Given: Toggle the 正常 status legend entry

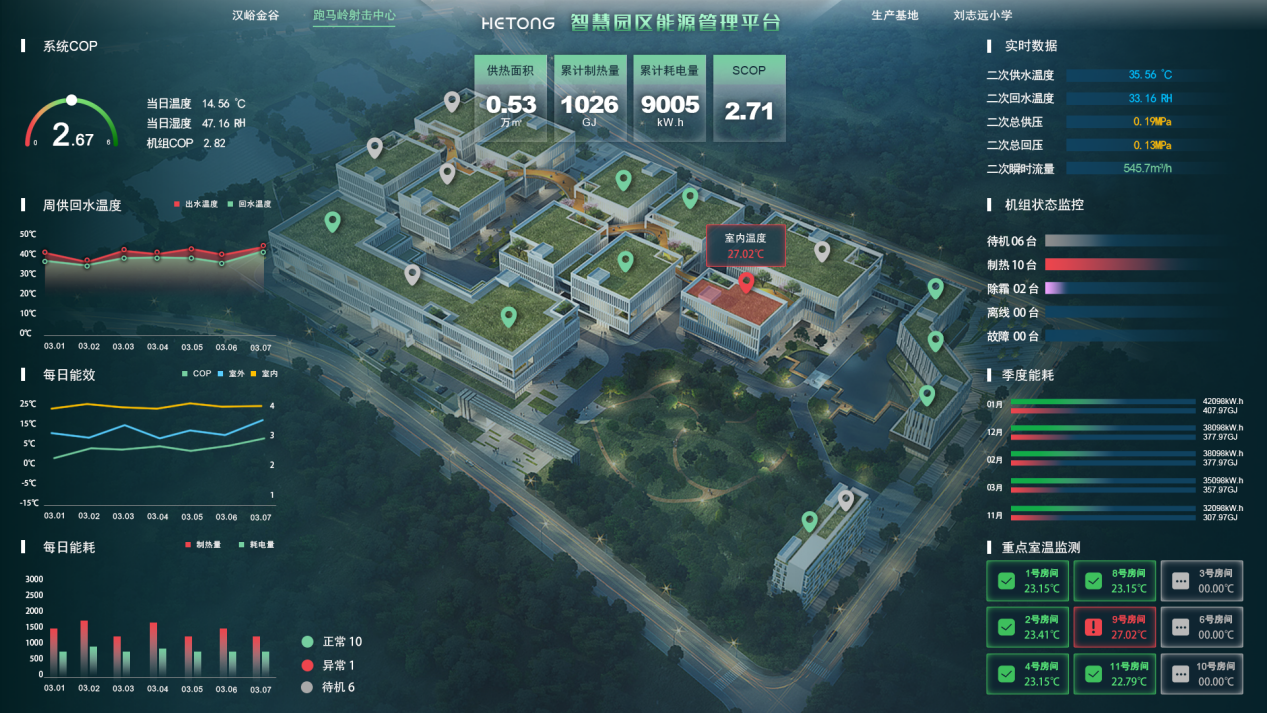Looking at the screenshot, I should [x=333, y=642].
